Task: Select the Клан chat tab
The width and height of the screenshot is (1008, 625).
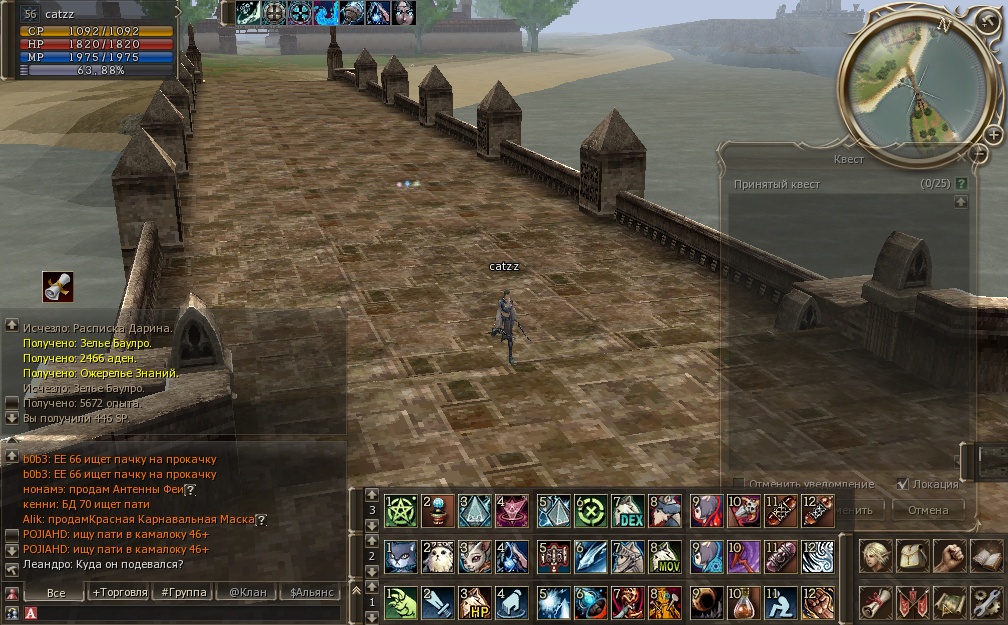Action: (x=248, y=592)
